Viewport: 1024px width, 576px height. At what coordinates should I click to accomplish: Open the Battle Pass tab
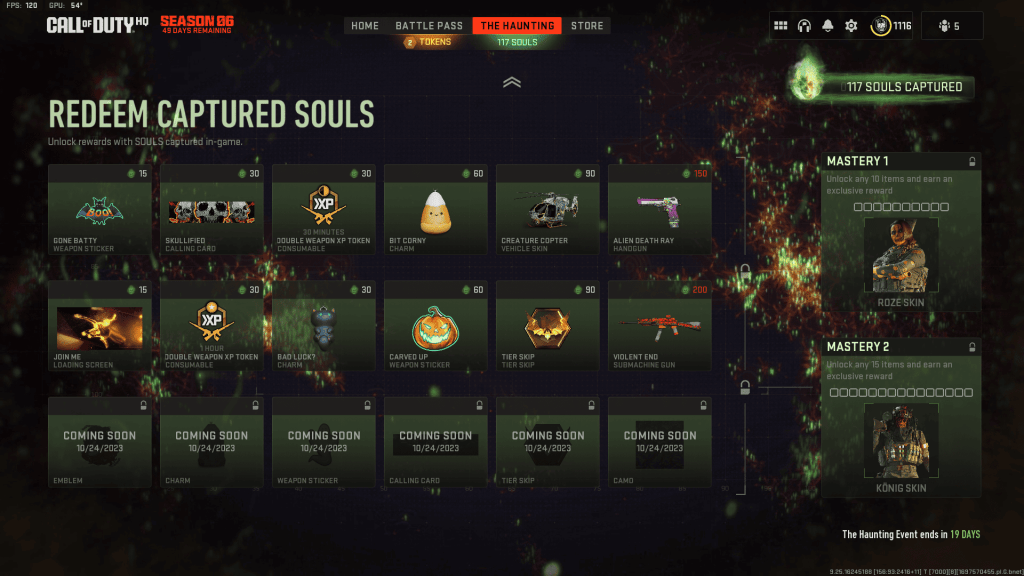pos(429,25)
